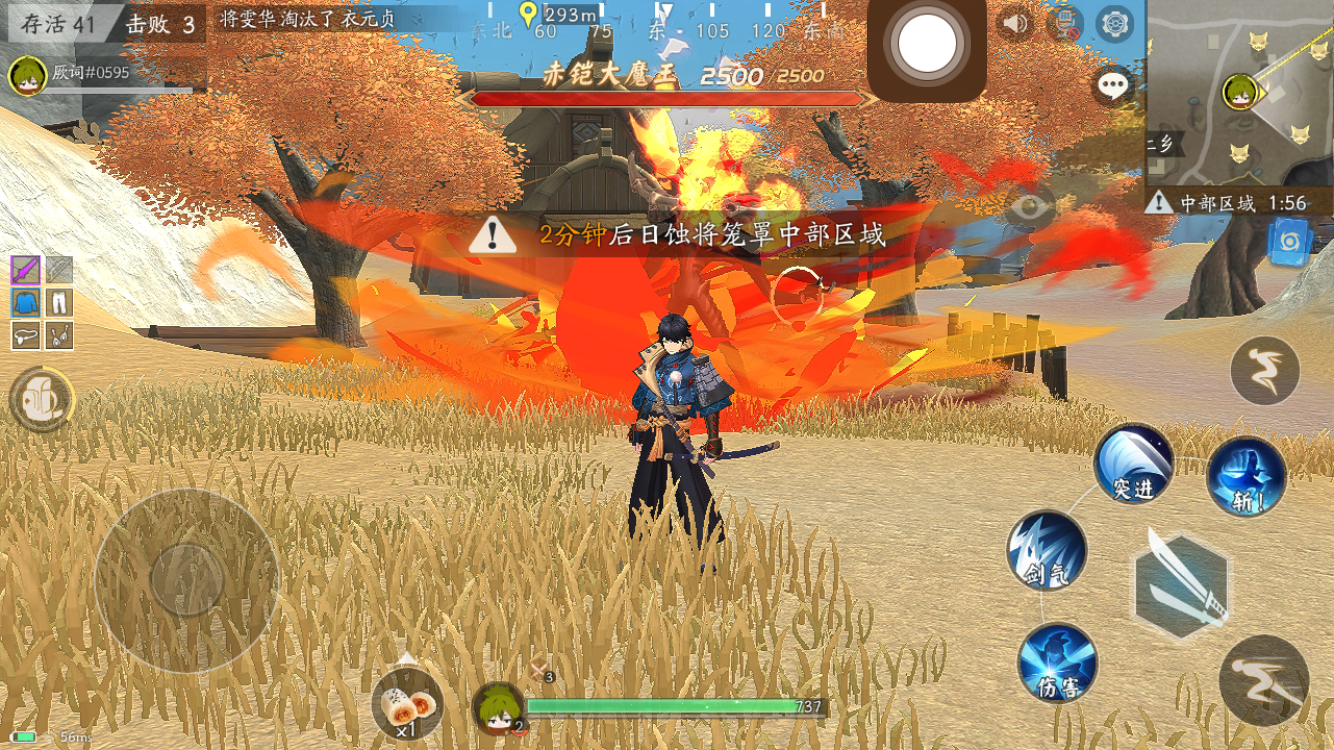Screen dimensions: 1334x750
Task: Open the settings gear menu
Action: (1114, 23)
